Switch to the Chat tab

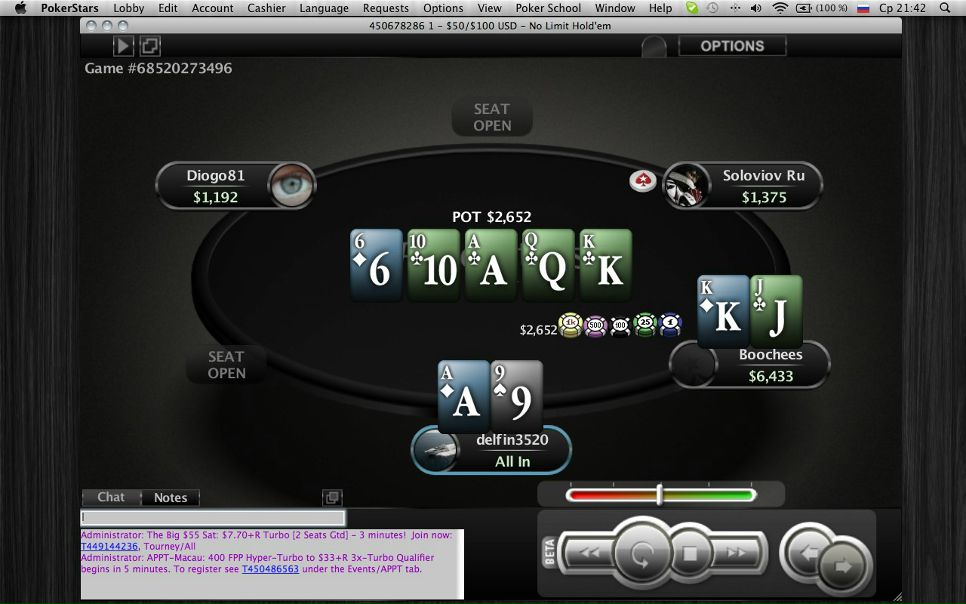tap(111, 497)
